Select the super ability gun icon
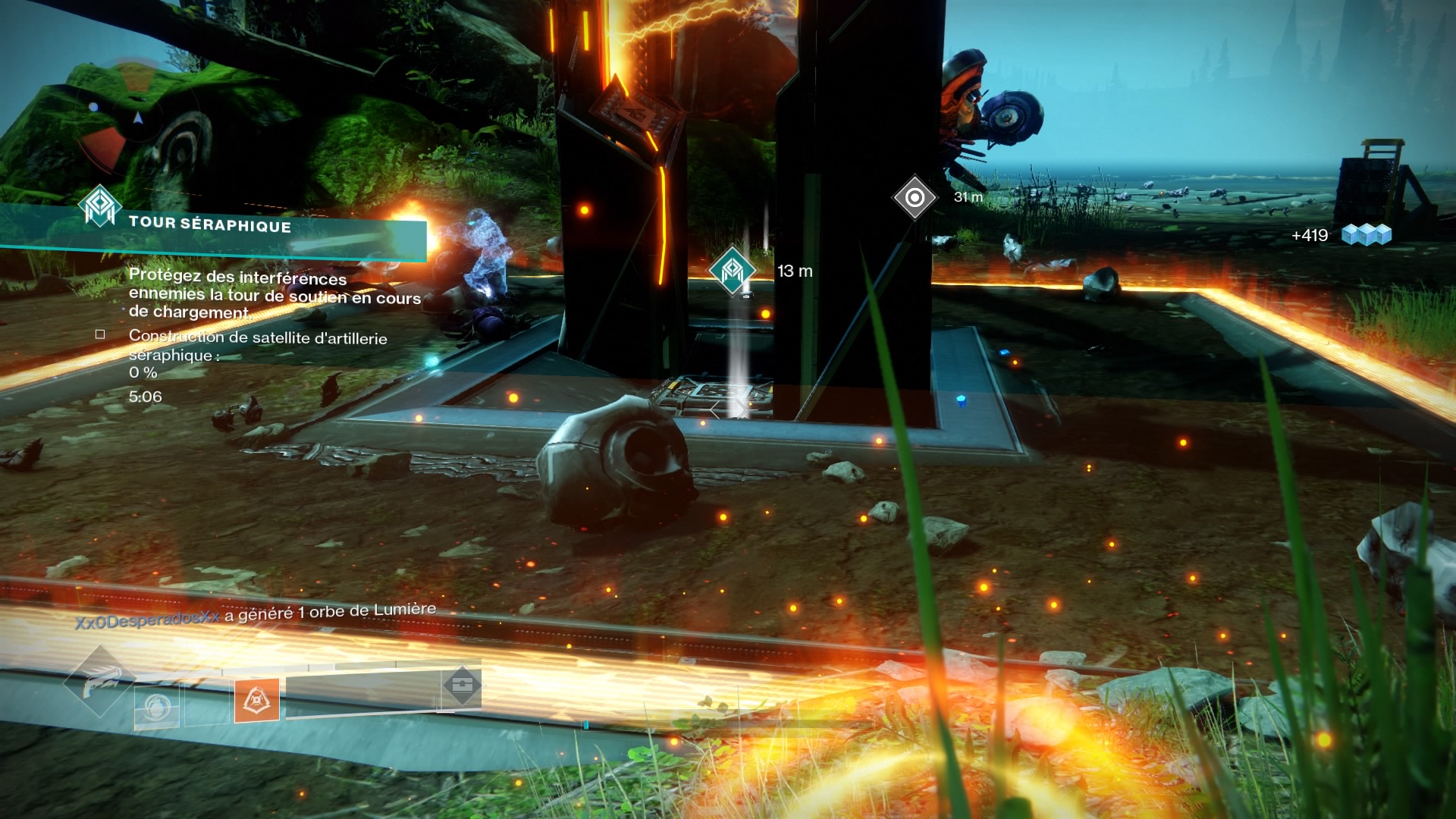This screenshot has width=1456, height=819. (99, 680)
